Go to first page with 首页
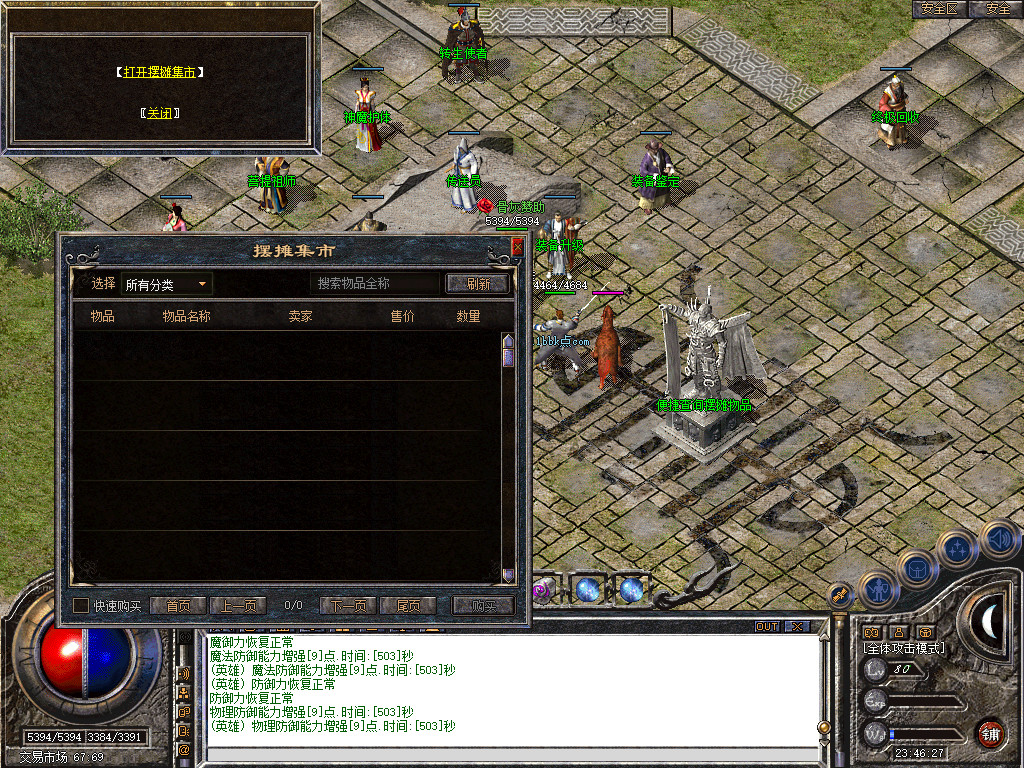The image size is (1024, 768). pos(178,606)
